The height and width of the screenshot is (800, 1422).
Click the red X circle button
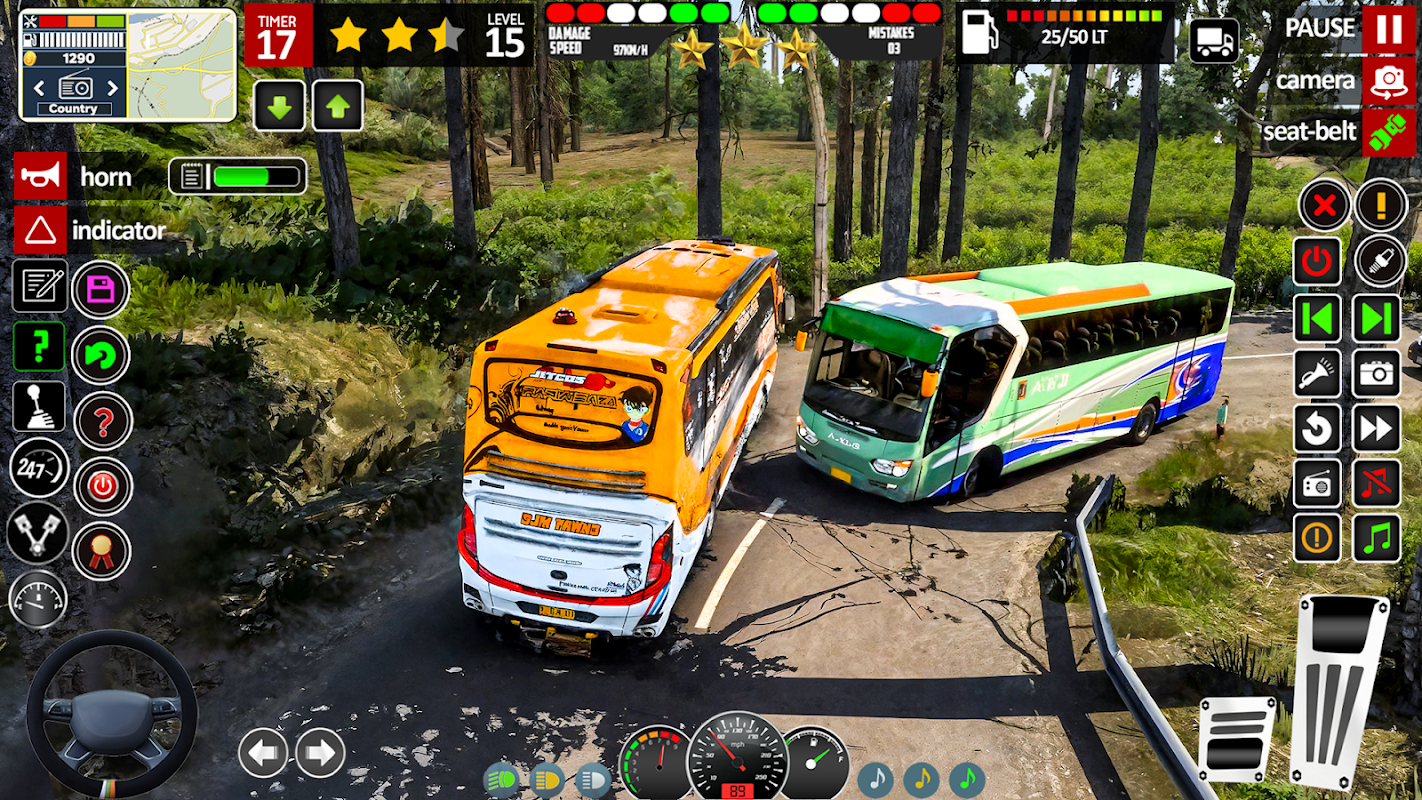(x=1324, y=206)
